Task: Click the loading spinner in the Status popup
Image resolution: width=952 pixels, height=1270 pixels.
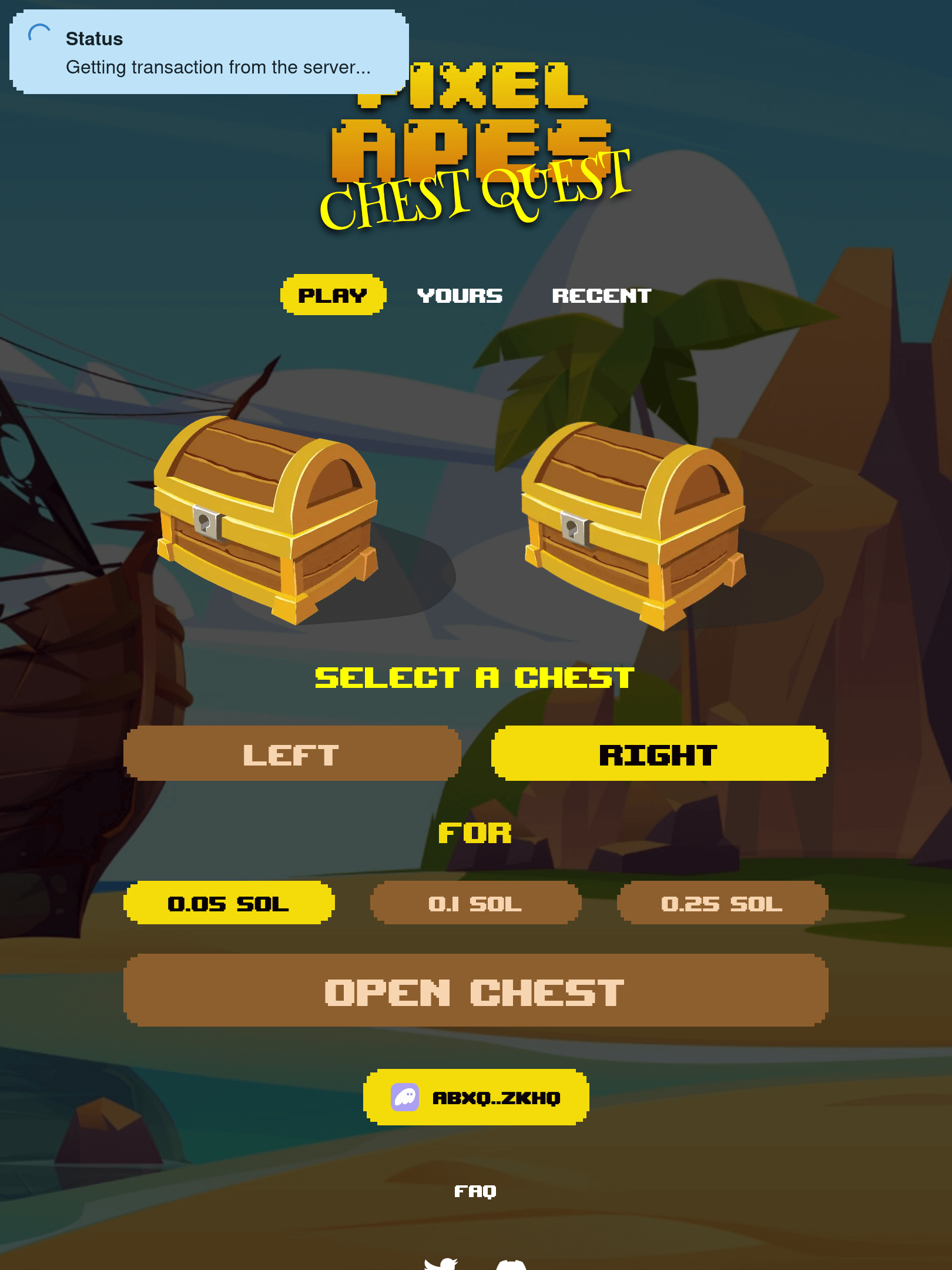Action: click(x=39, y=34)
